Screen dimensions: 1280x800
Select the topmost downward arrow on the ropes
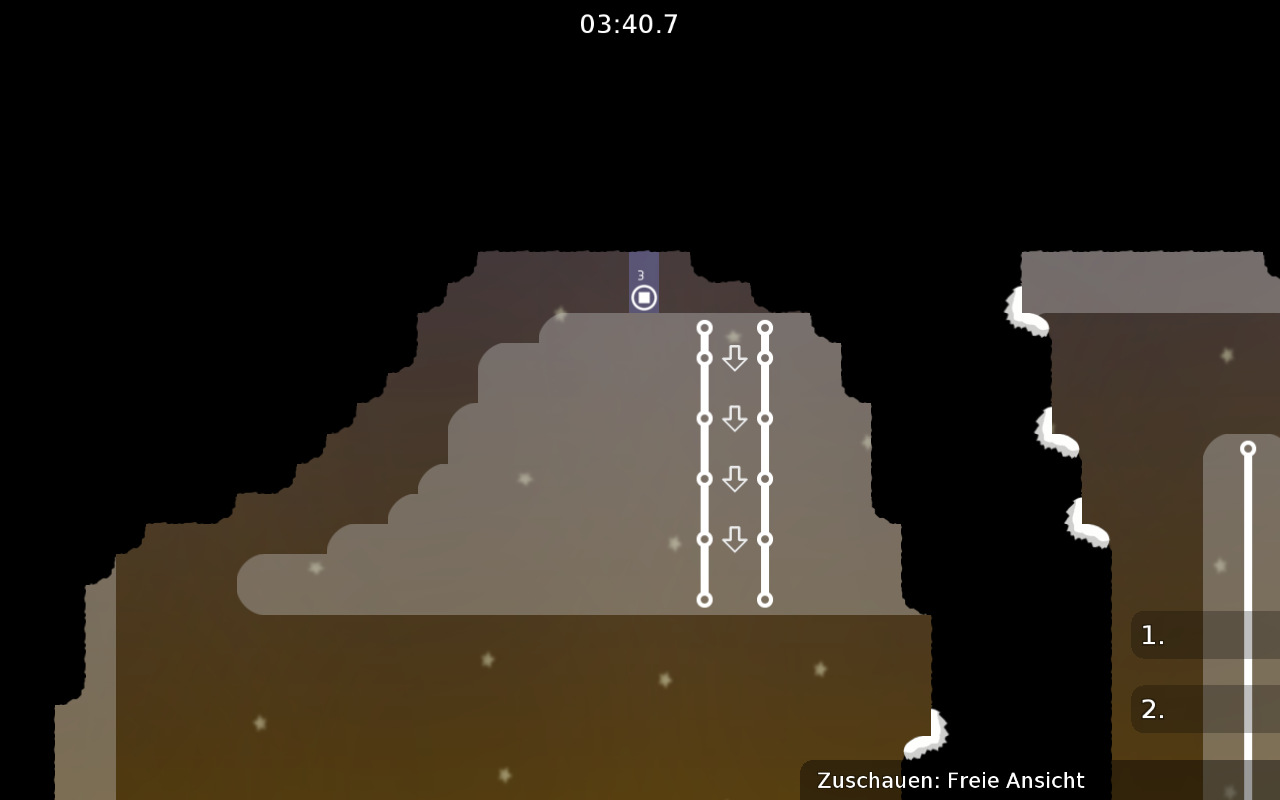(x=736, y=358)
